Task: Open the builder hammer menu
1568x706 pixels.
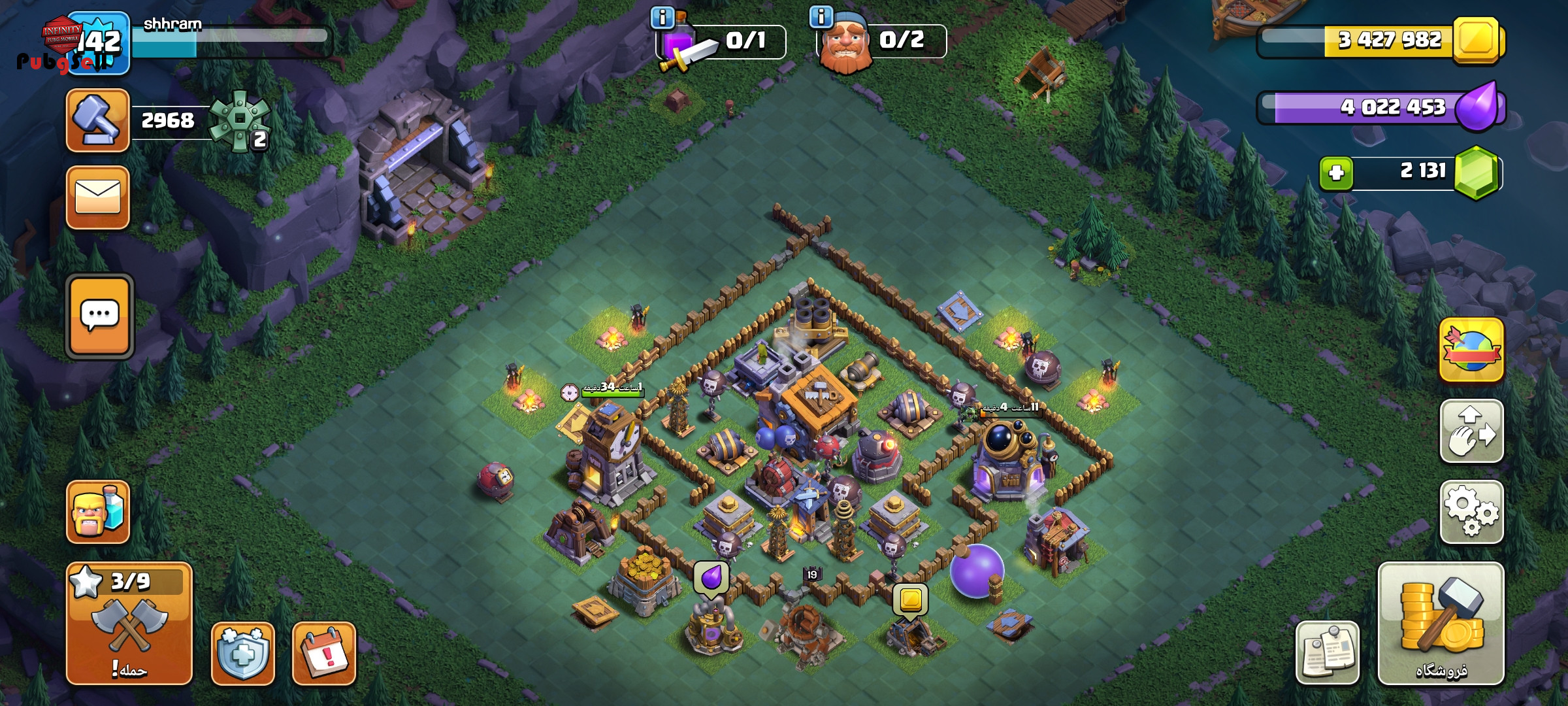Action: pyautogui.click(x=98, y=120)
